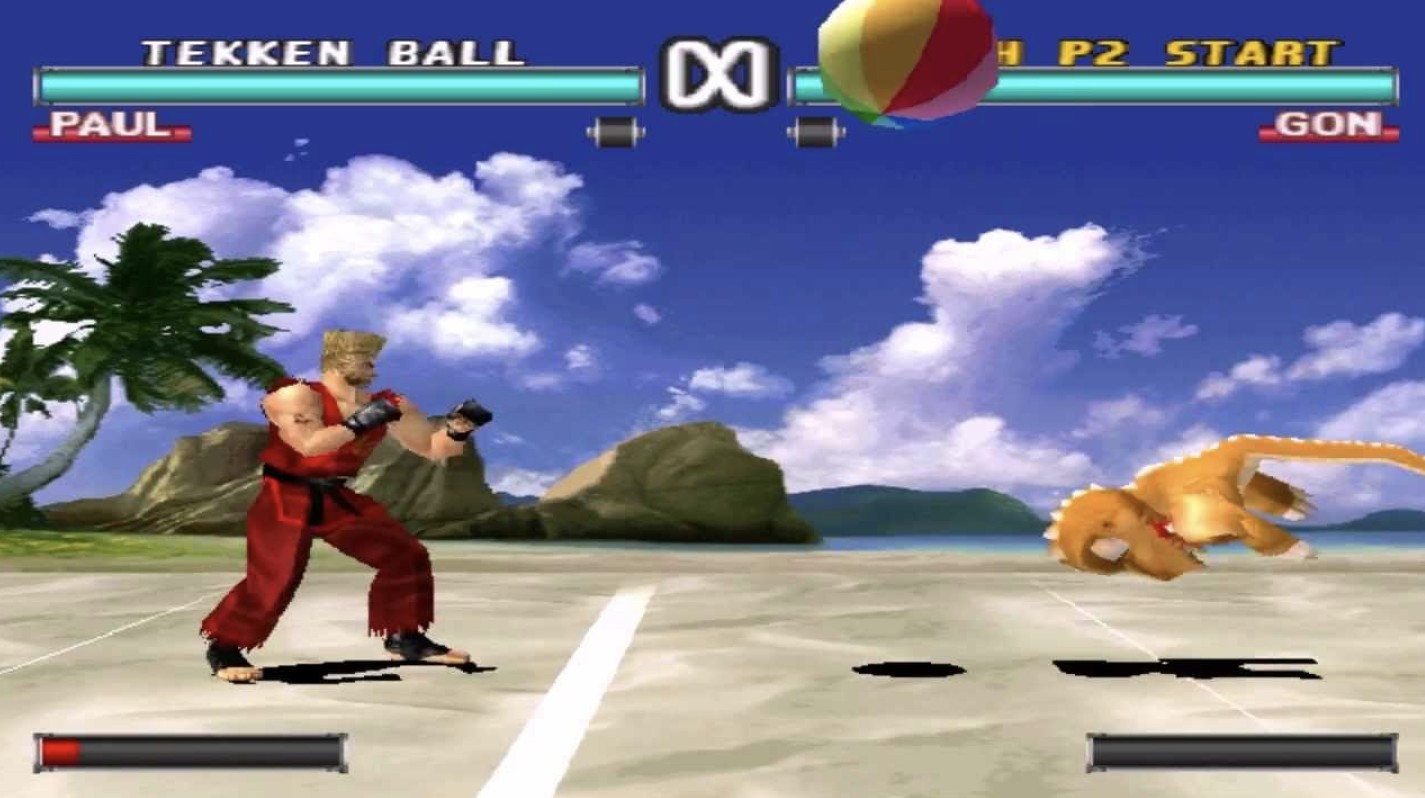
Task: Click the red filled segment in Paul's win gauge
Action: click(x=62, y=750)
